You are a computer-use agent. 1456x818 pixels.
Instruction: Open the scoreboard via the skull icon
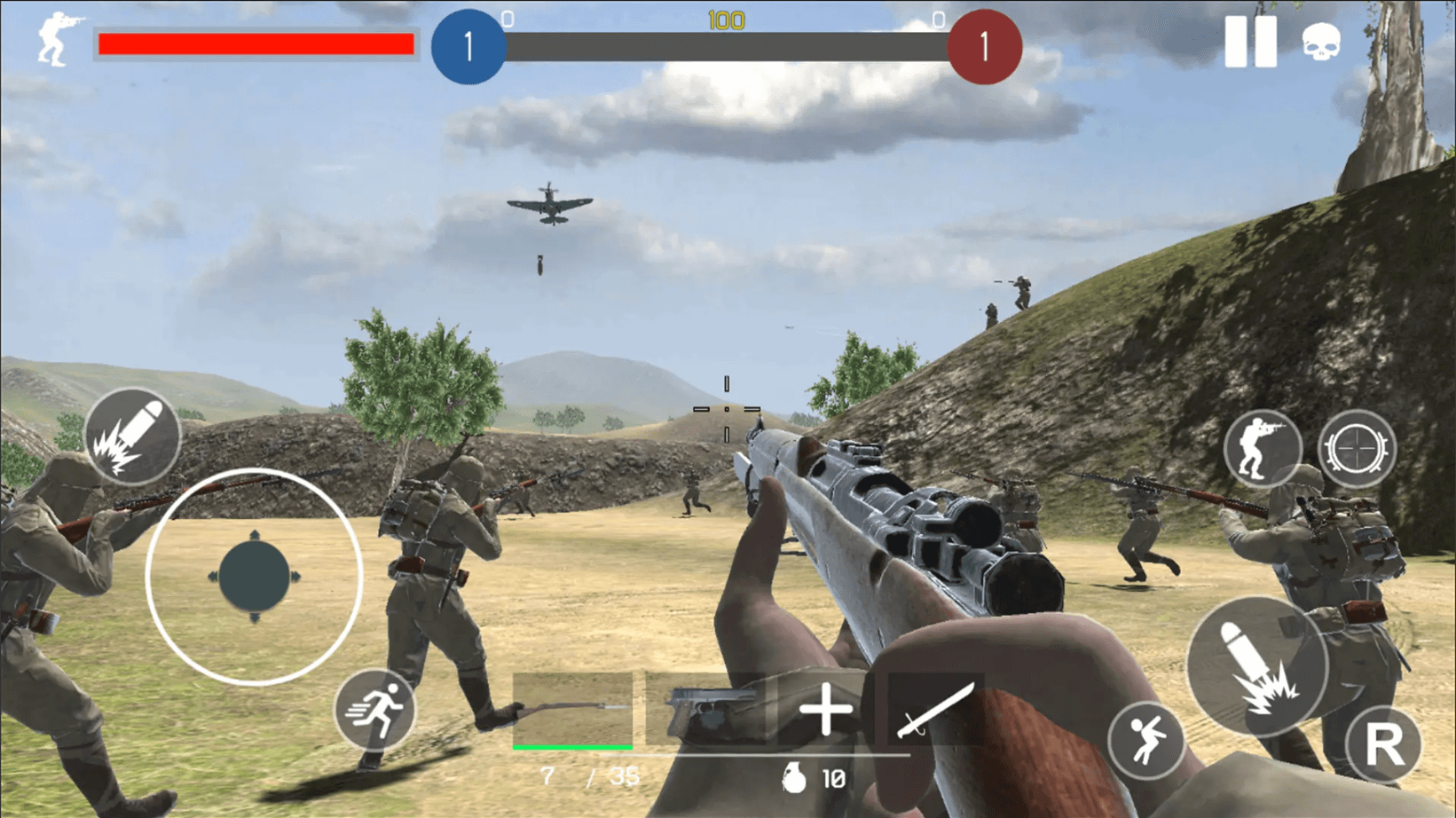click(x=1321, y=42)
